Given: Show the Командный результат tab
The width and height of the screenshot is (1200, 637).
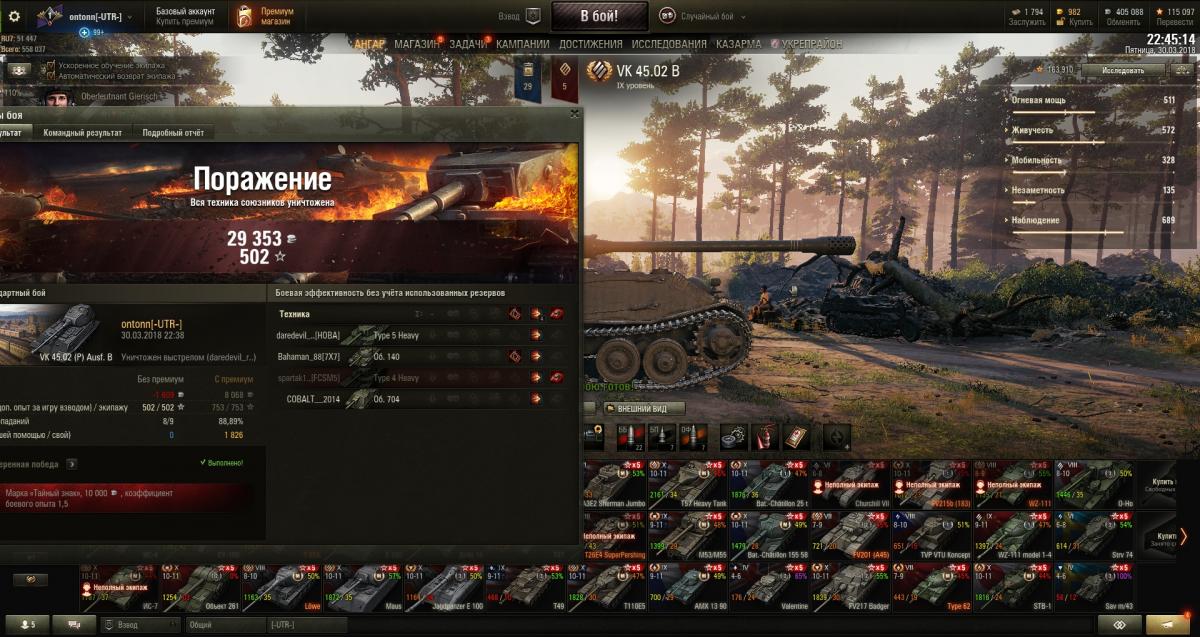Looking at the screenshot, I should click(85, 132).
